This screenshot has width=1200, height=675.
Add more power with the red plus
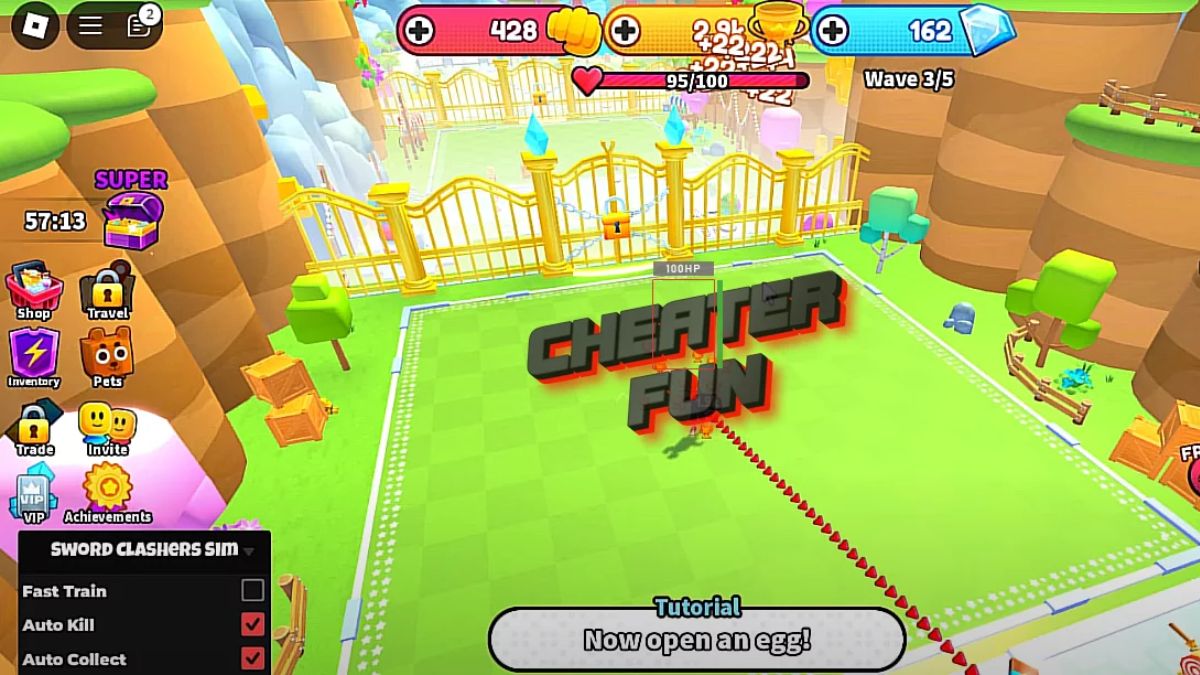[421, 31]
